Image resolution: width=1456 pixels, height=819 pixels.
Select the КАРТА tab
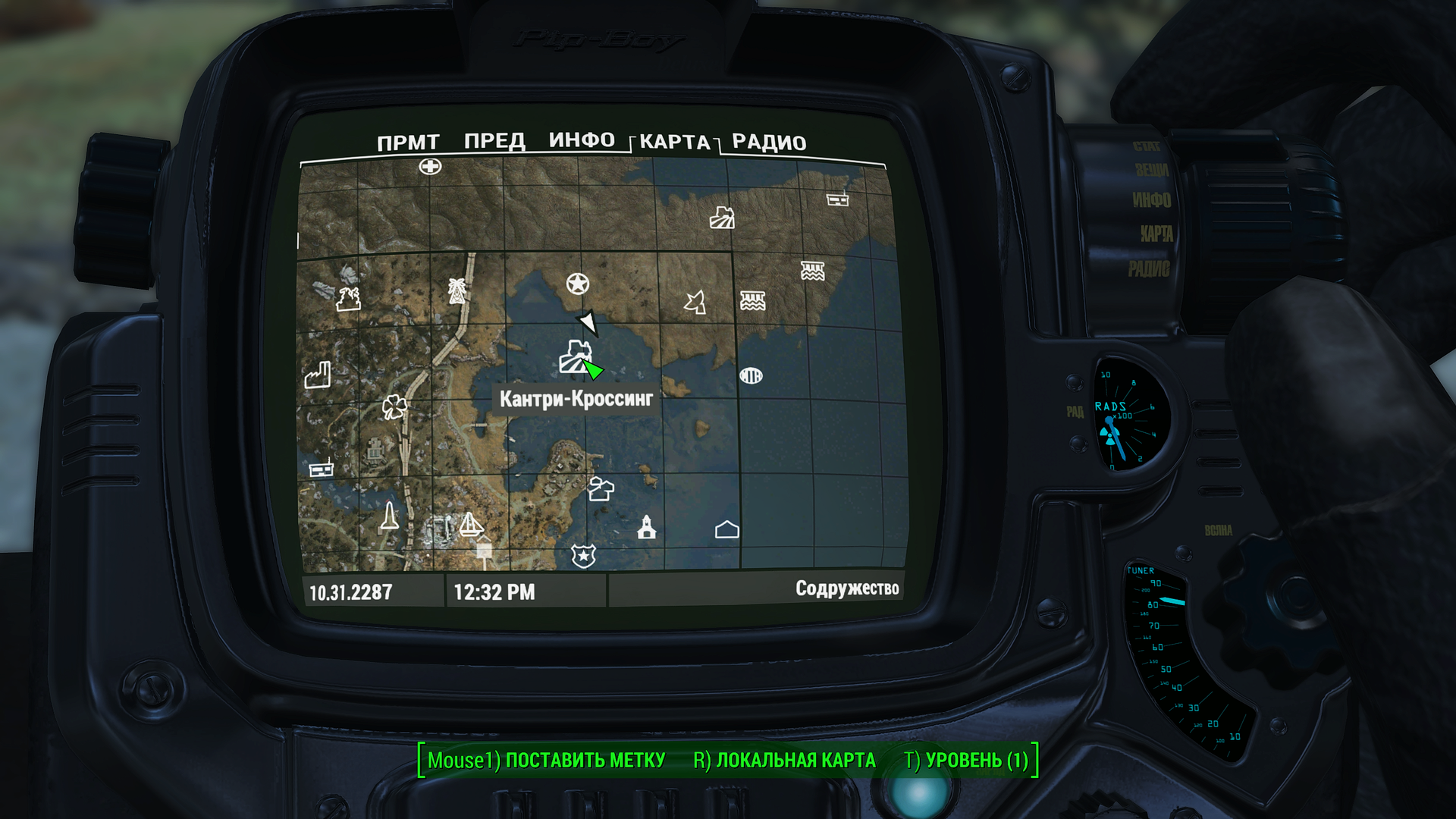674,142
